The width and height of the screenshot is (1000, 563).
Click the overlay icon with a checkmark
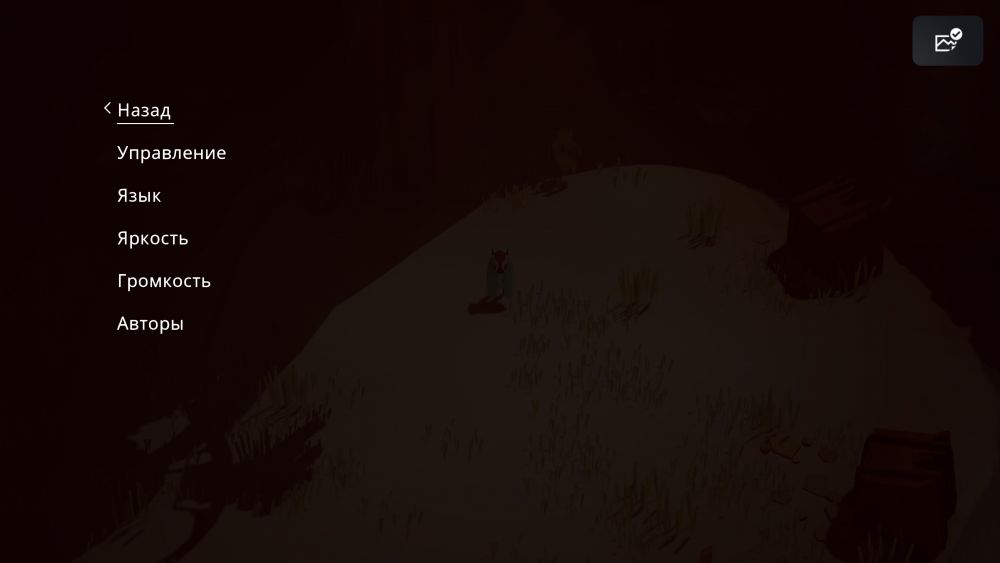tap(947, 41)
